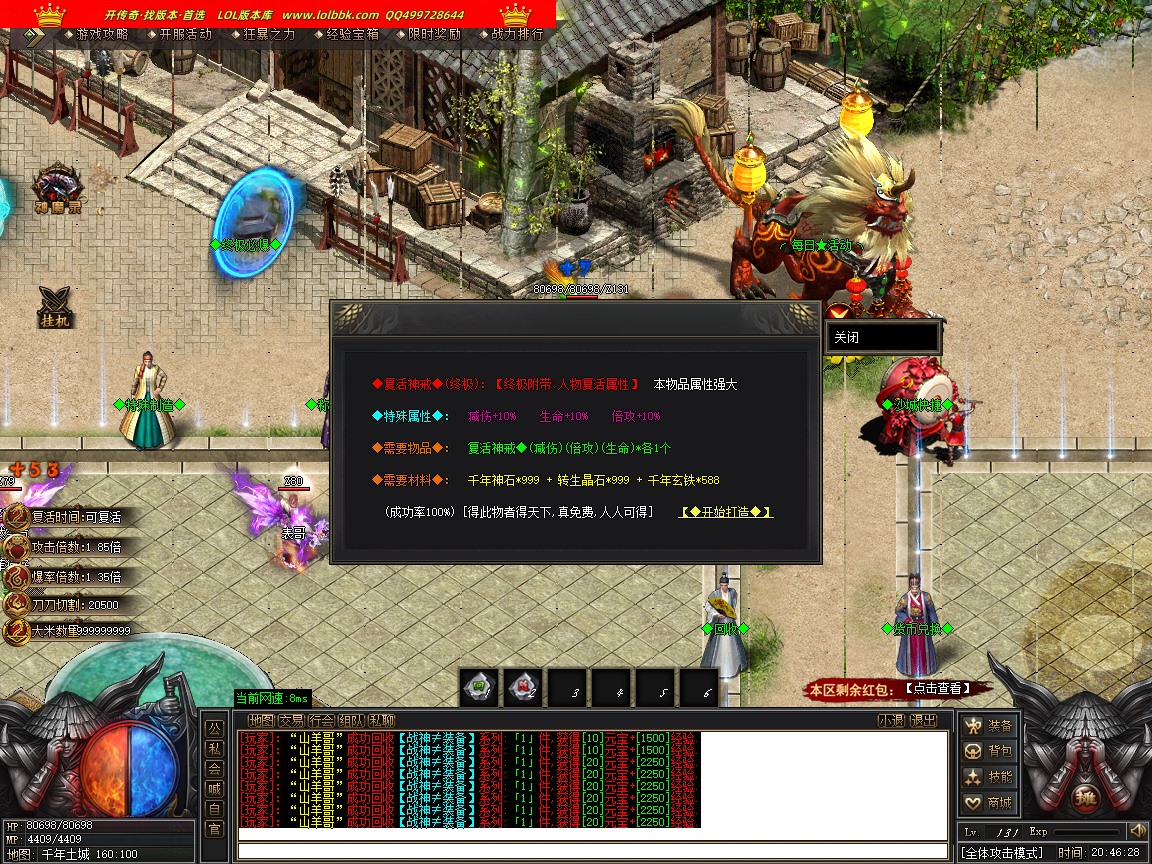Image resolution: width=1152 pixels, height=864 pixels.
Task: Open the 装备 equipment panel
Action: tap(988, 726)
